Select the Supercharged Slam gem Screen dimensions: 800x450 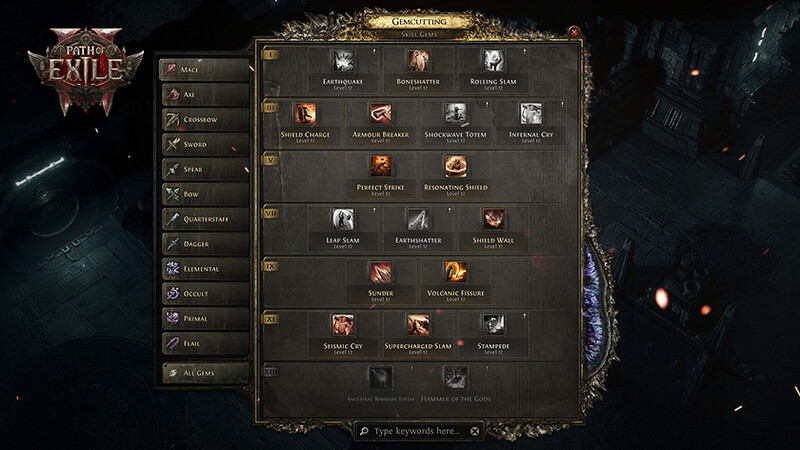[418, 325]
